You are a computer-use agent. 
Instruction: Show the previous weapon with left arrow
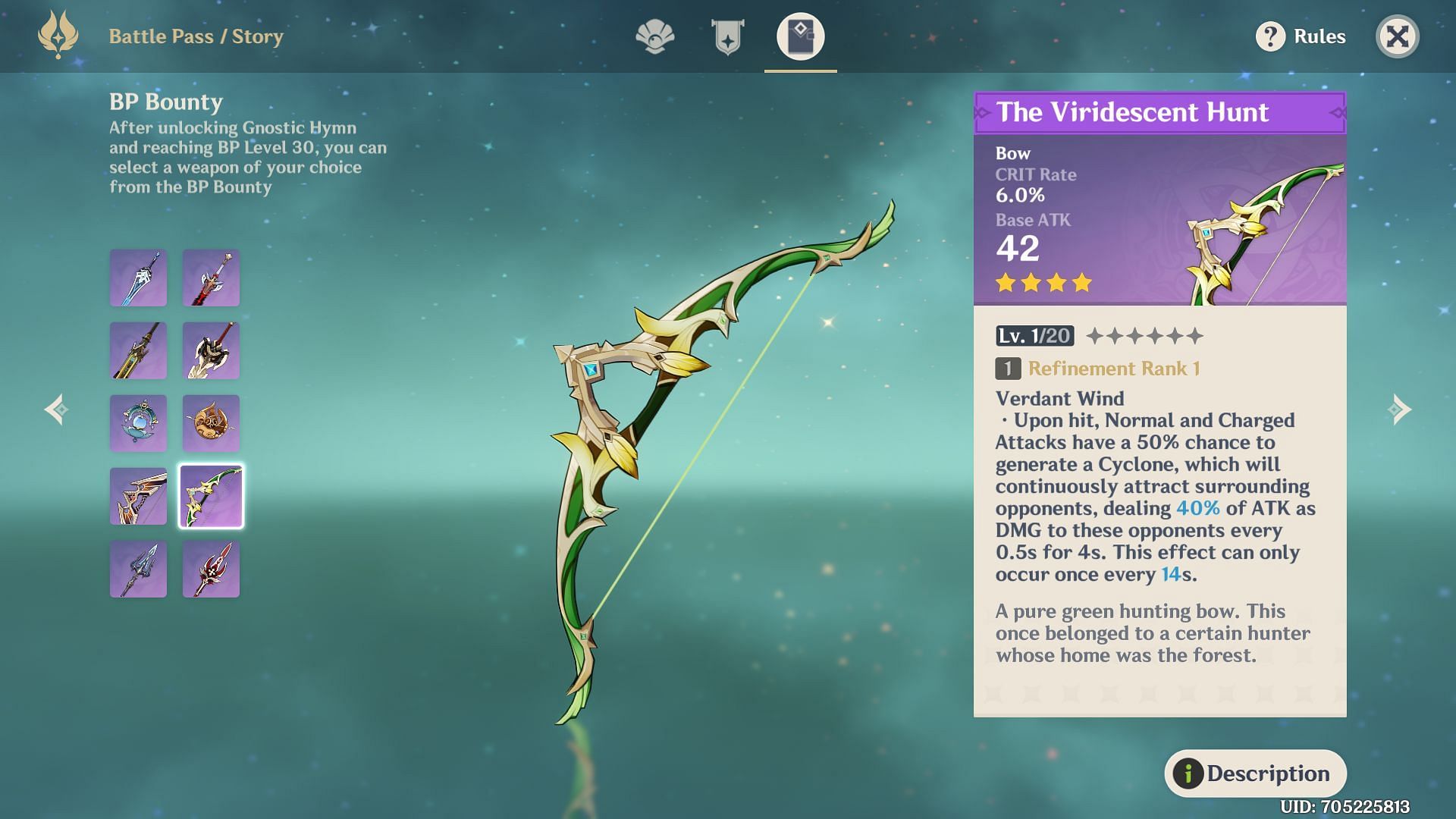pyautogui.click(x=56, y=409)
